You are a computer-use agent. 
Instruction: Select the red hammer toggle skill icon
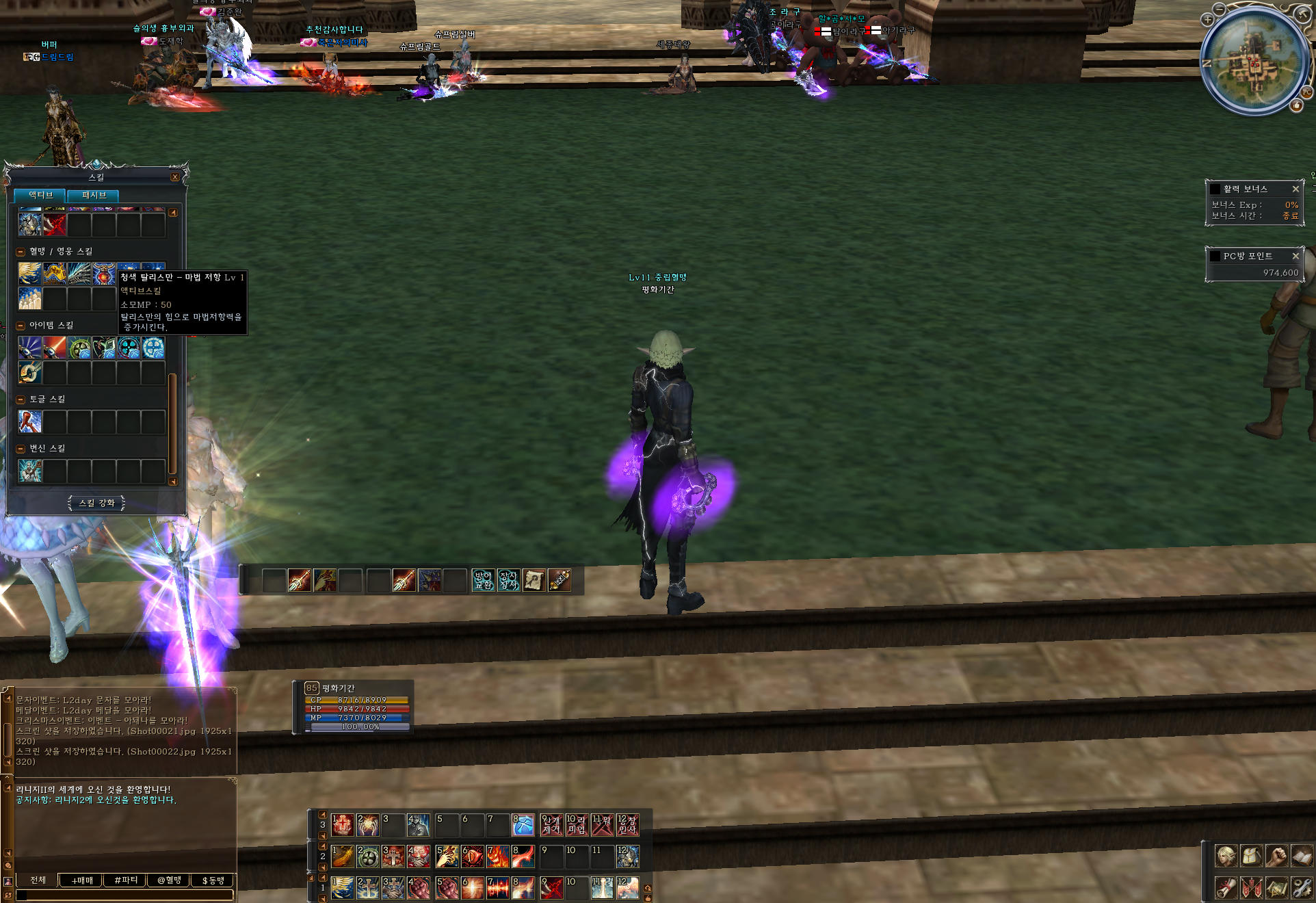30,422
